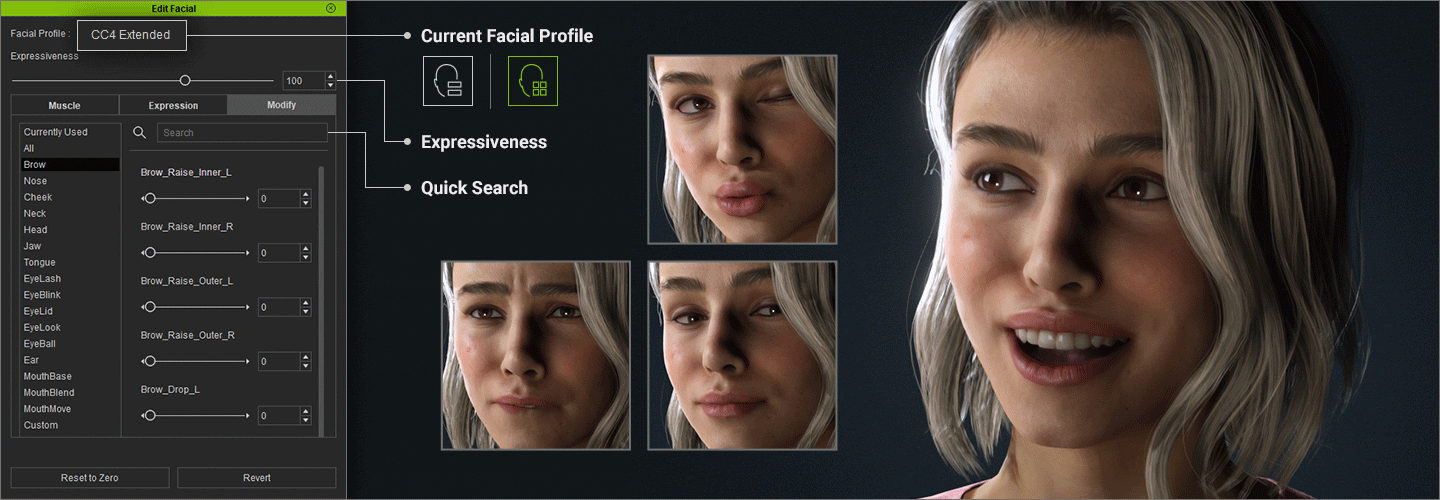Click the Quick Search field

click(242, 132)
